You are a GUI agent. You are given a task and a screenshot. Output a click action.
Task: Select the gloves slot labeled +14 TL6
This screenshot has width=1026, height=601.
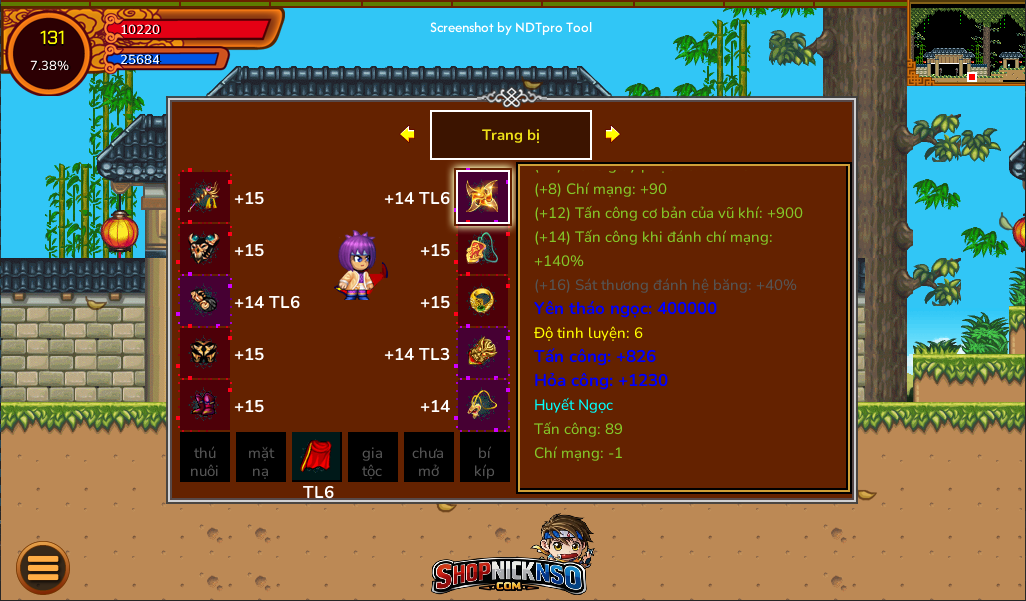(205, 302)
